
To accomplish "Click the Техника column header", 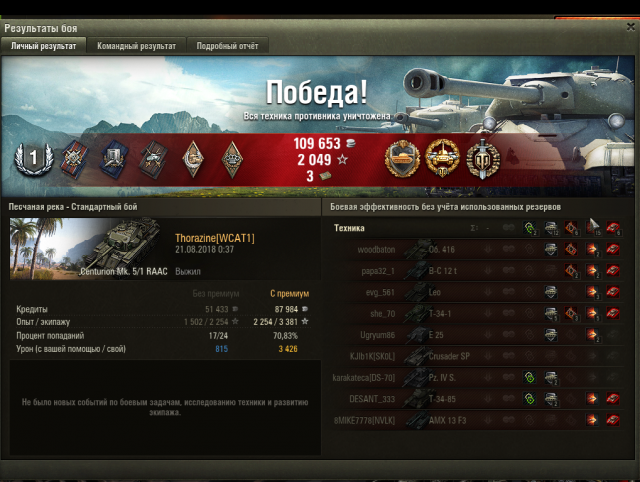I will pos(349,228).
